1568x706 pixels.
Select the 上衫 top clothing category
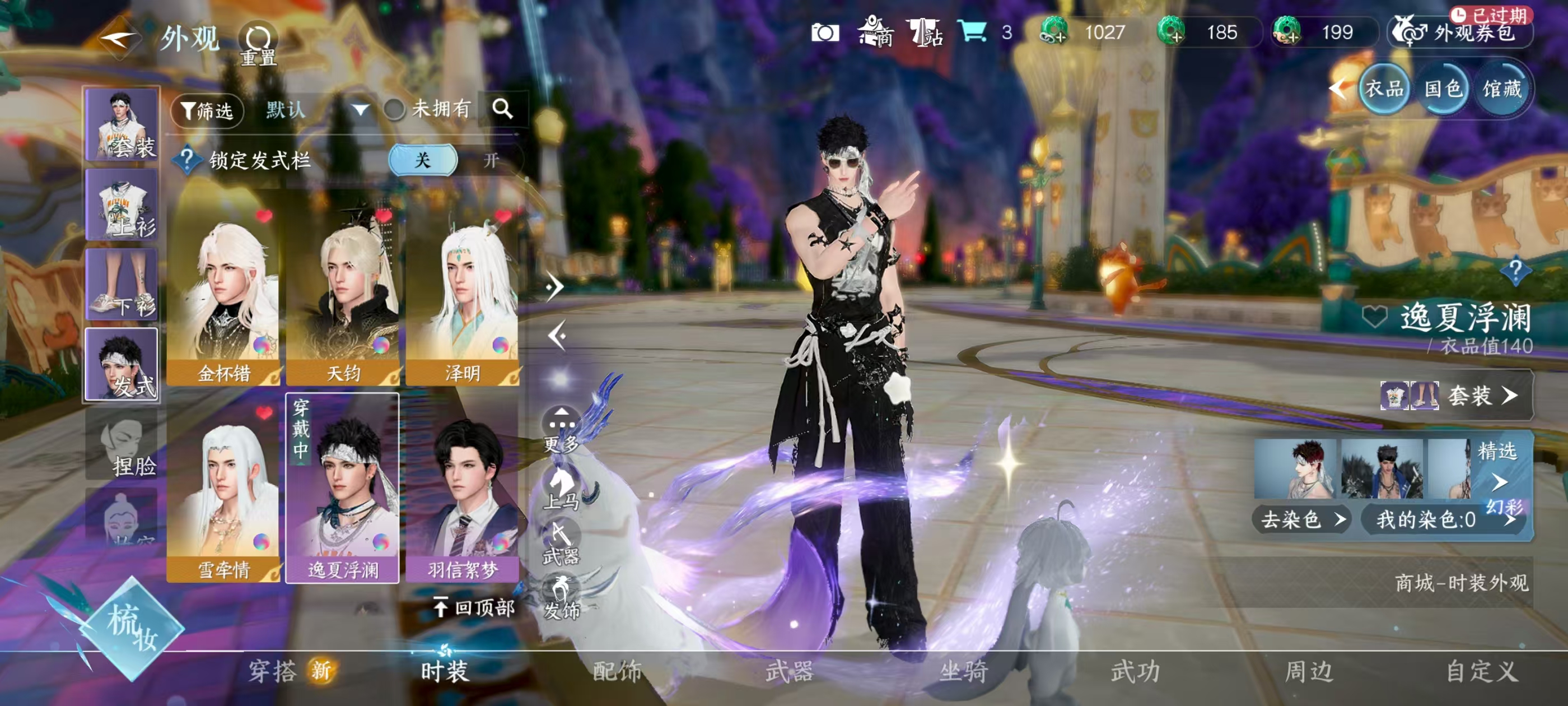tap(122, 205)
